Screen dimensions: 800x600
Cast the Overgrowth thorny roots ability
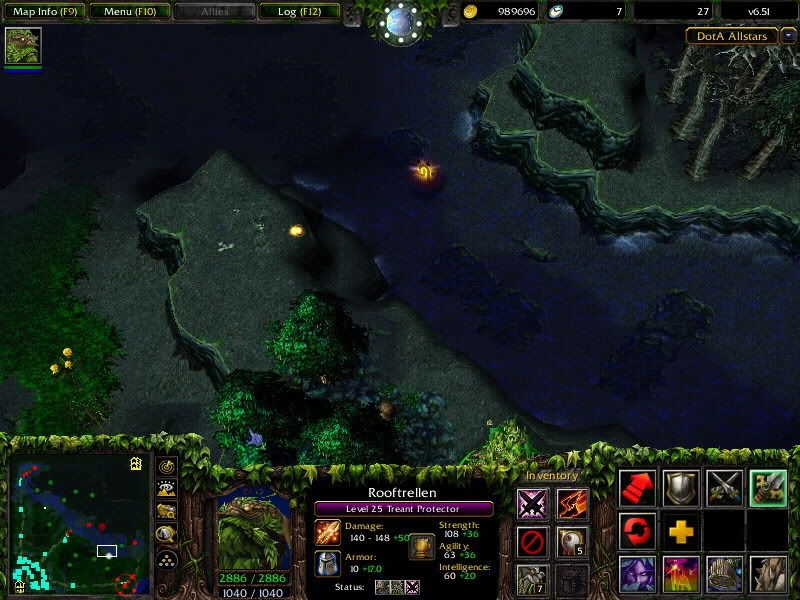pos(768,575)
